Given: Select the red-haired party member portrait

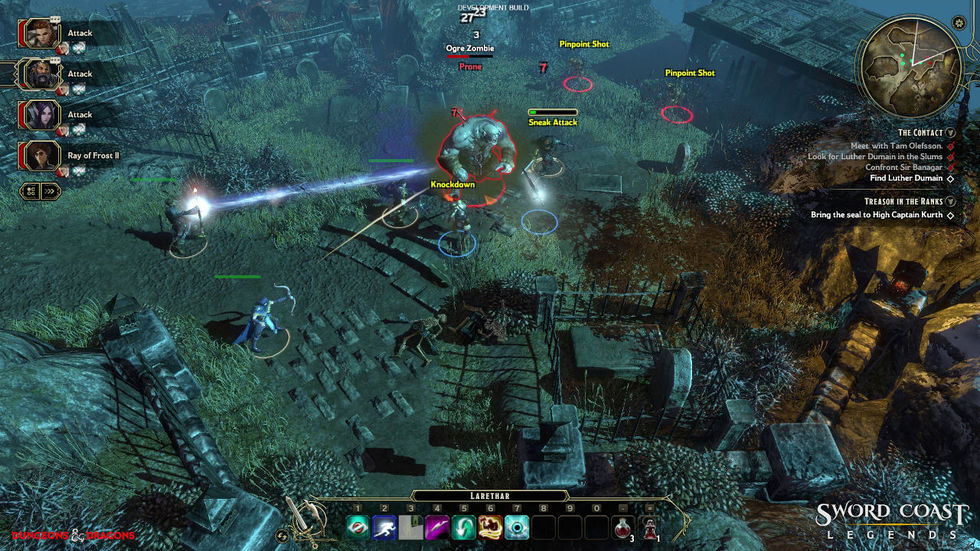Looking at the screenshot, I should coord(40,32).
